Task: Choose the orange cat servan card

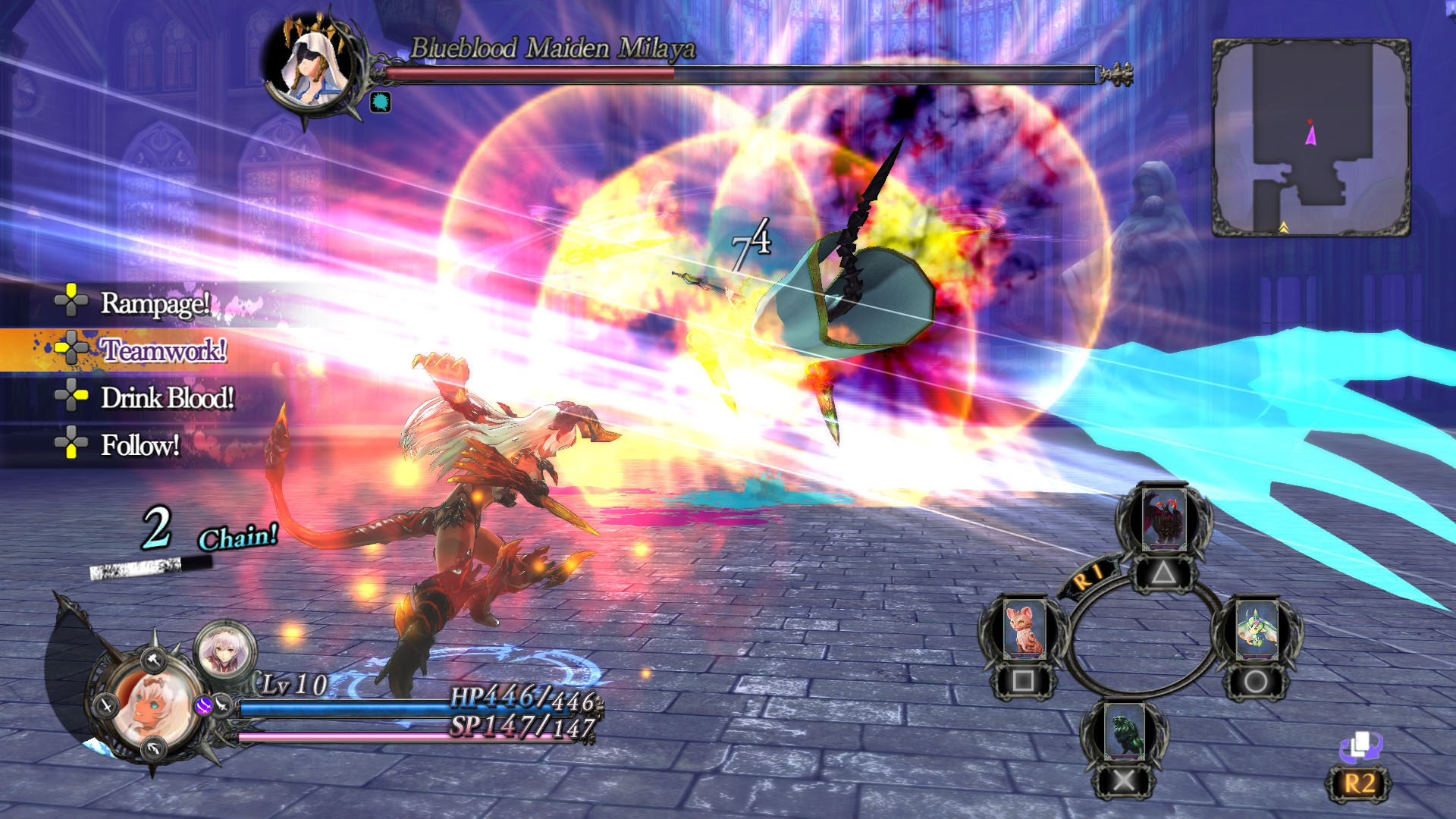Action: 1024,629
